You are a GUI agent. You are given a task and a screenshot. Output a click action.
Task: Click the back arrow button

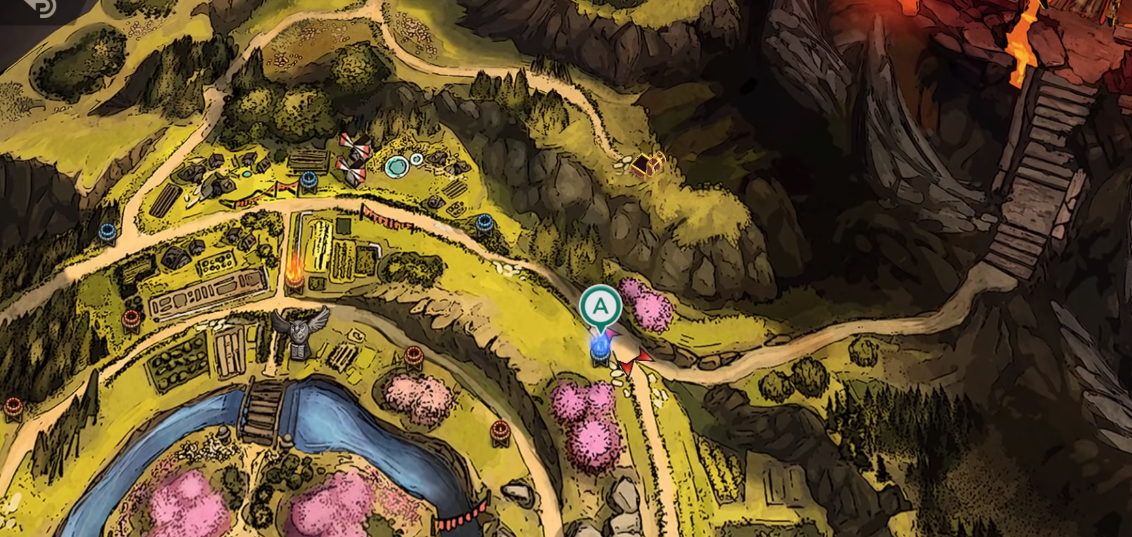point(42,6)
